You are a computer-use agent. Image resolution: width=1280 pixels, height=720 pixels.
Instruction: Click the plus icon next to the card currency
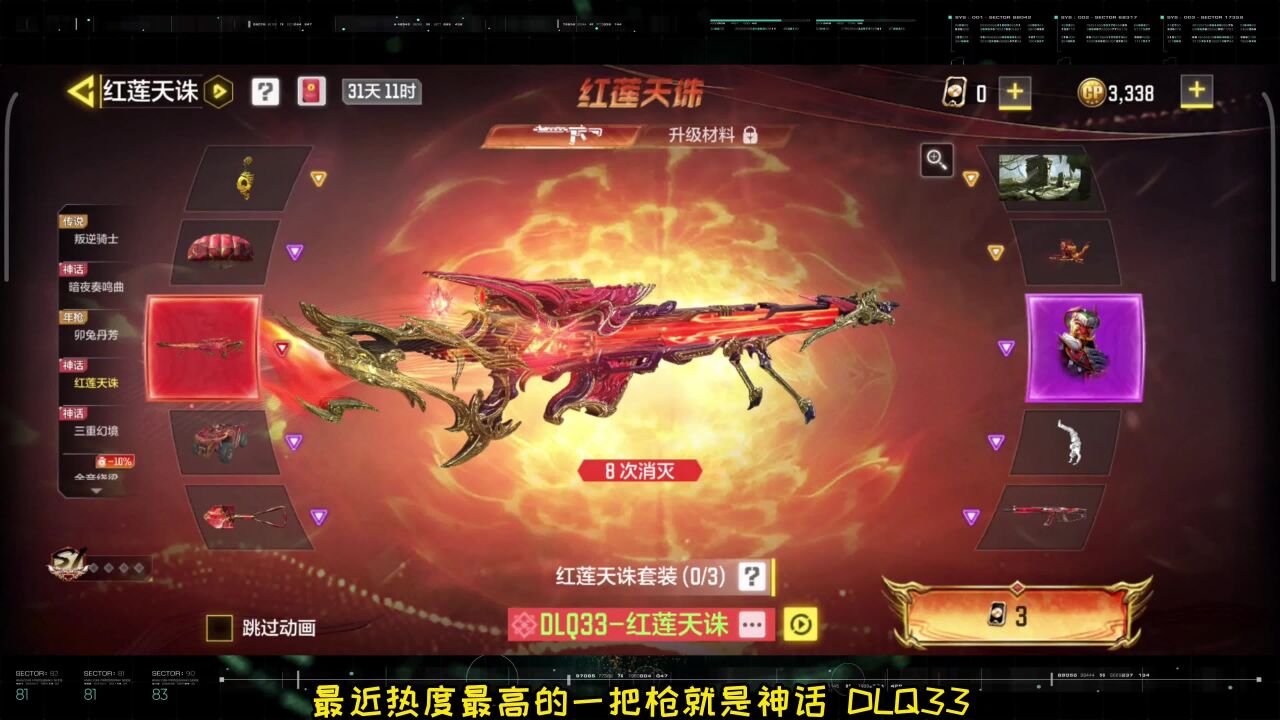point(1016,92)
